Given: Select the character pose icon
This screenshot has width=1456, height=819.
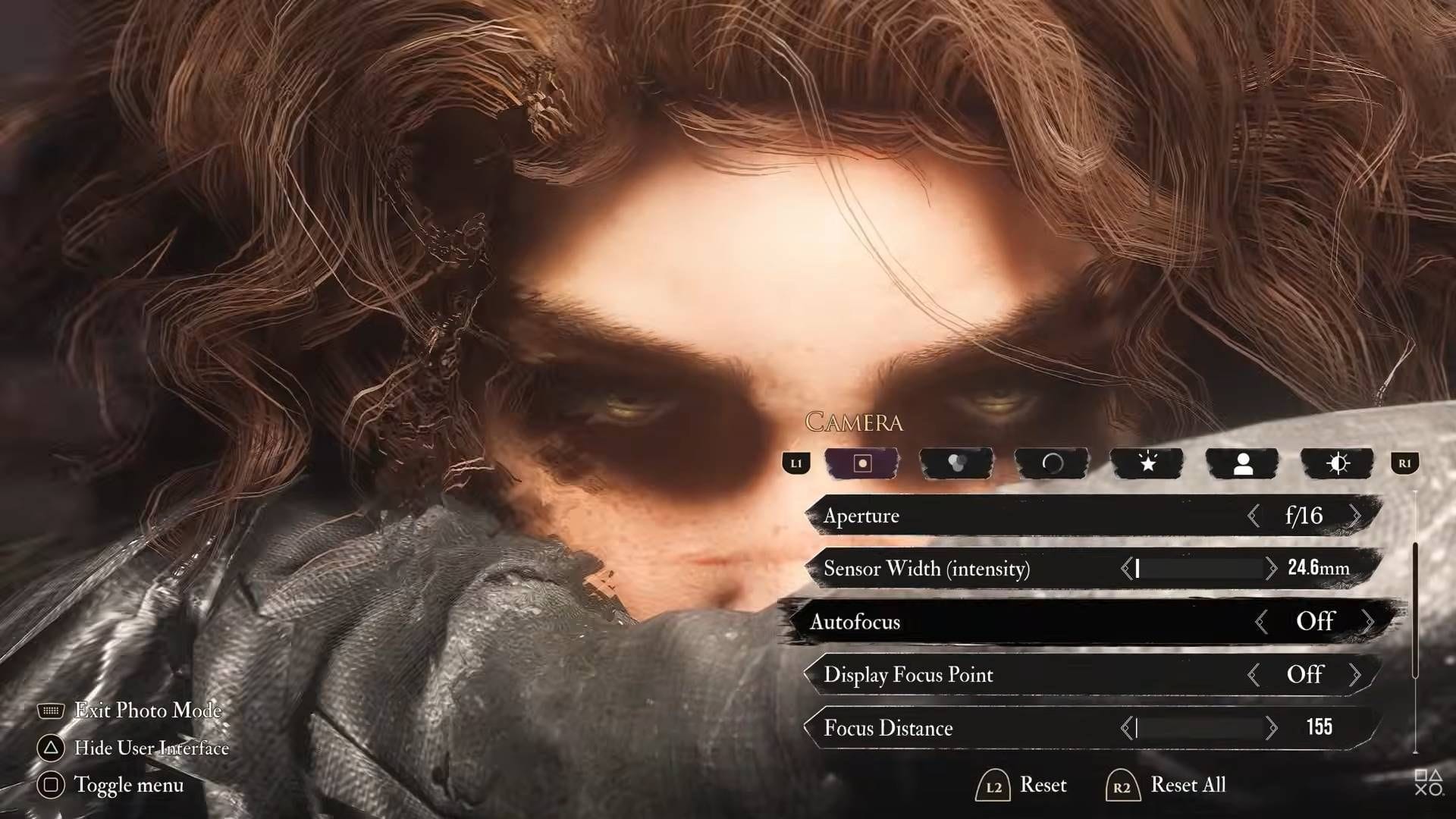Looking at the screenshot, I should (x=1243, y=463).
